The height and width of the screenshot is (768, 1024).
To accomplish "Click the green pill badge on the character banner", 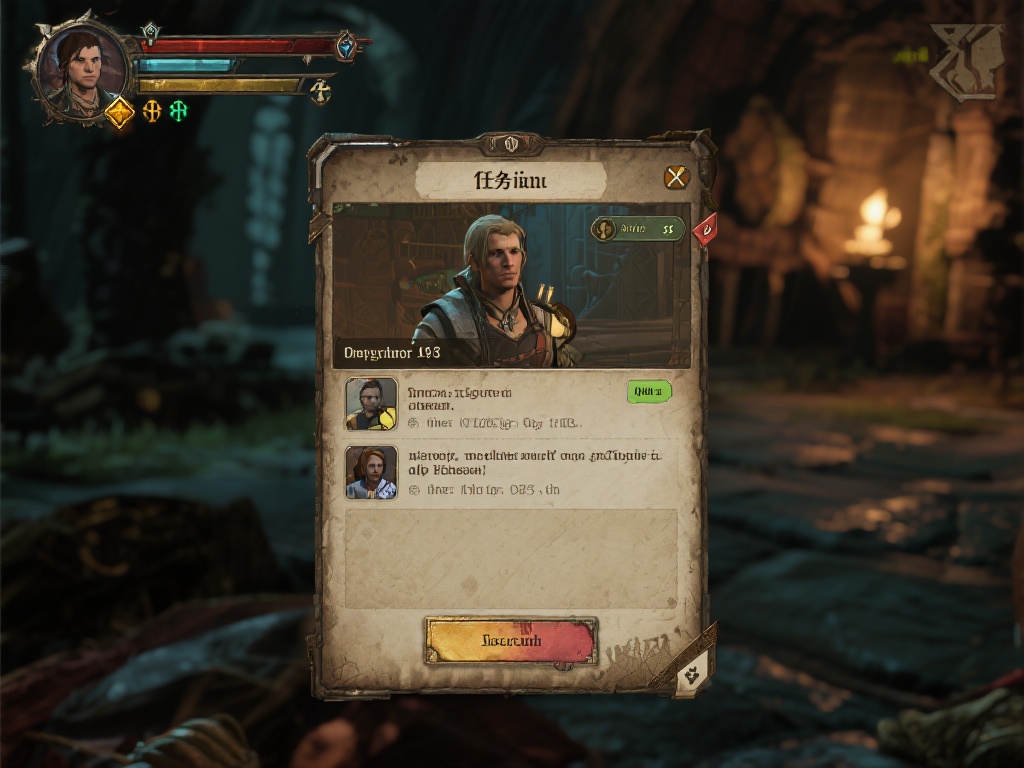I will [x=638, y=229].
